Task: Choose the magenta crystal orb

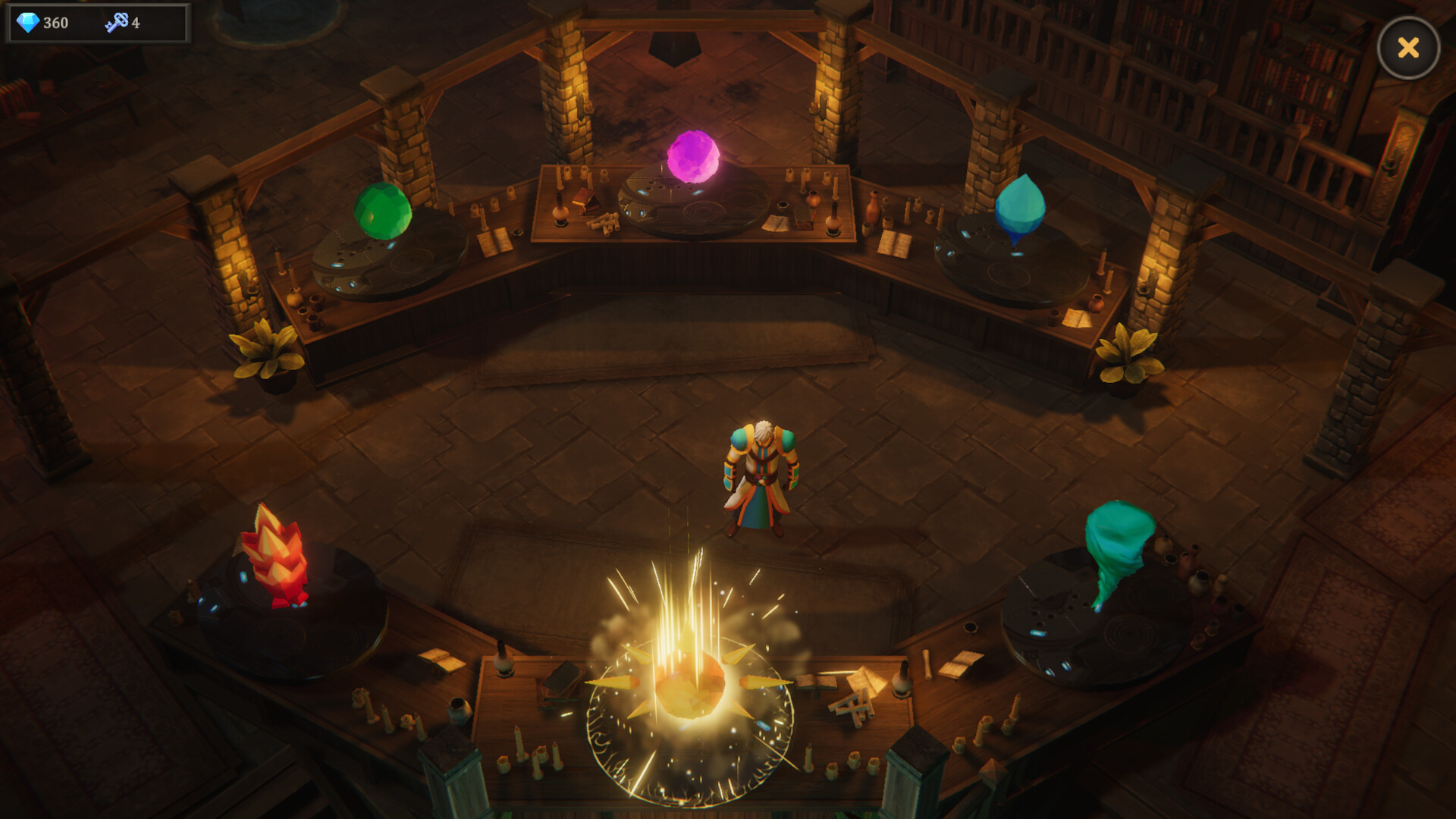Action: point(693,157)
